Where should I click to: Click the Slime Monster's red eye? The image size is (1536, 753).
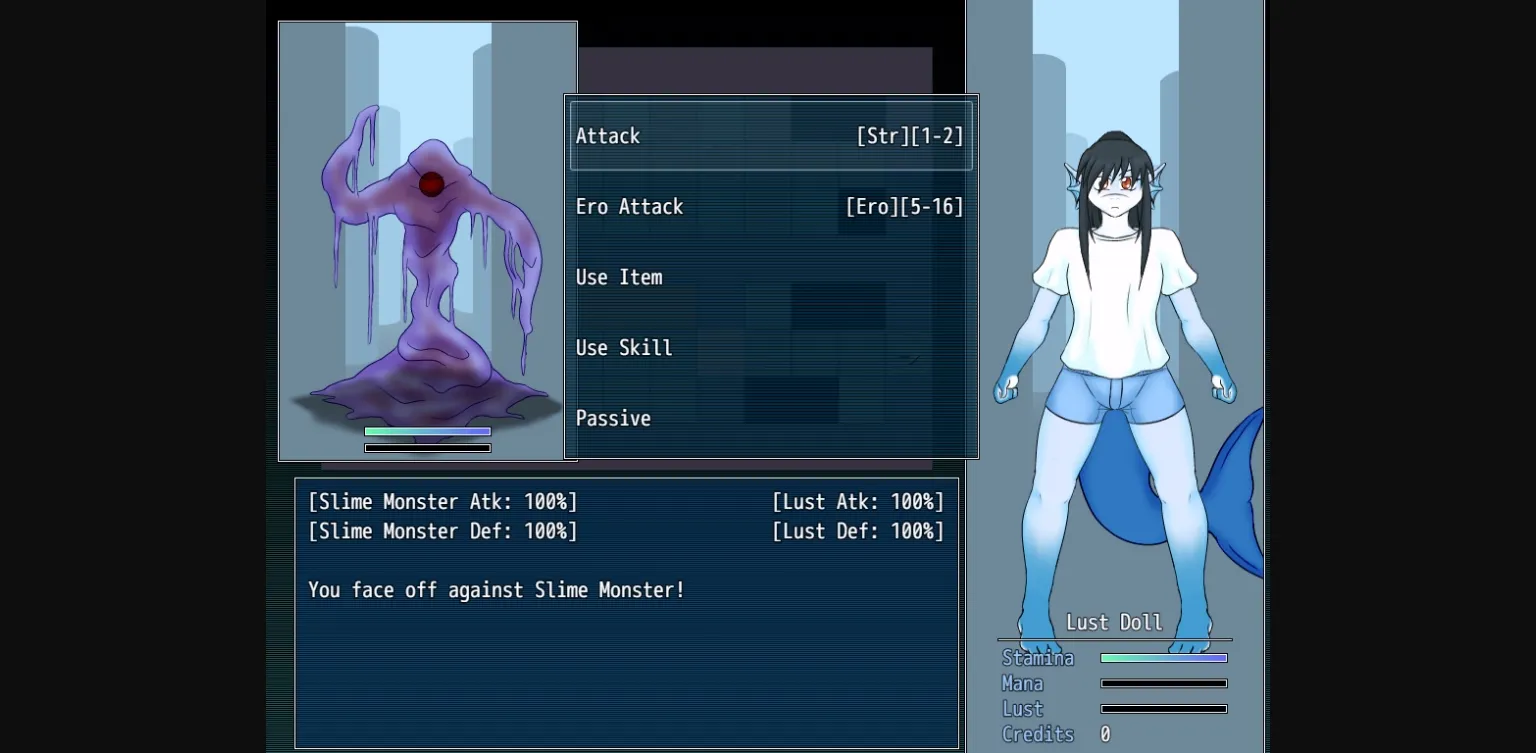(x=430, y=183)
